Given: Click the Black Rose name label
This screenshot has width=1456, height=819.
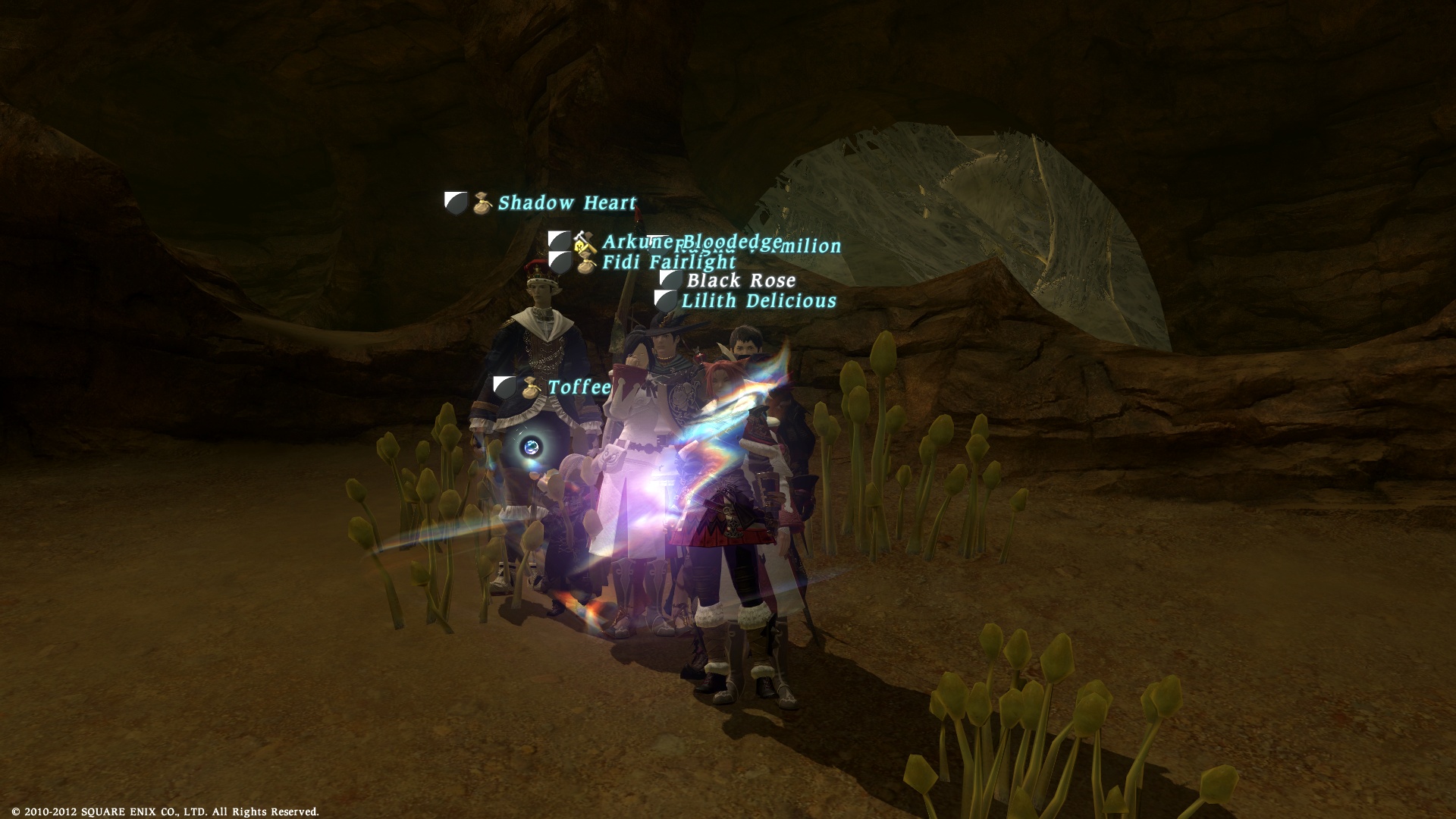Looking at the screenshot, I should pos(741,281).
